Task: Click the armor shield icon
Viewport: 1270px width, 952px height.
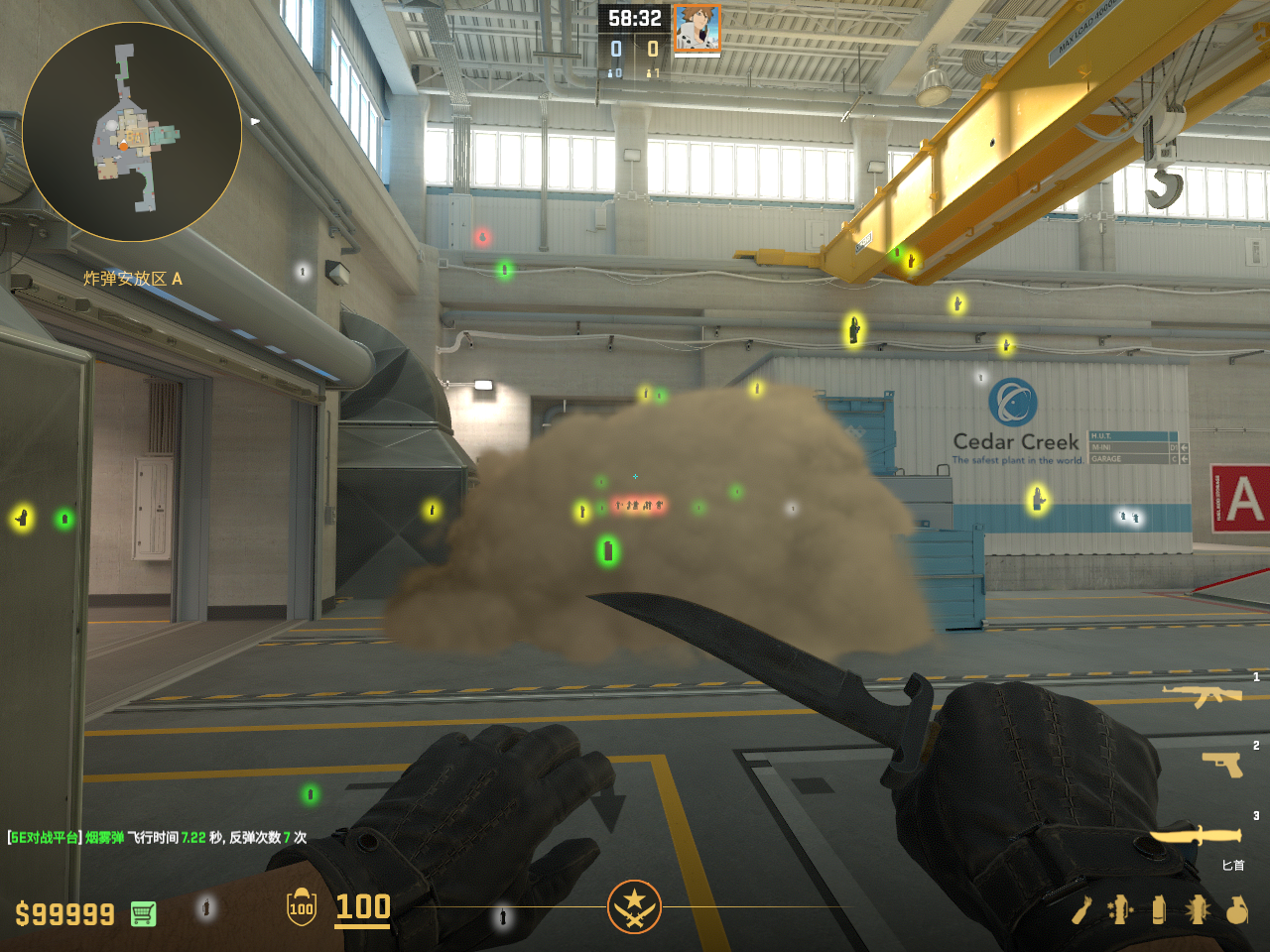Action: 302,907
